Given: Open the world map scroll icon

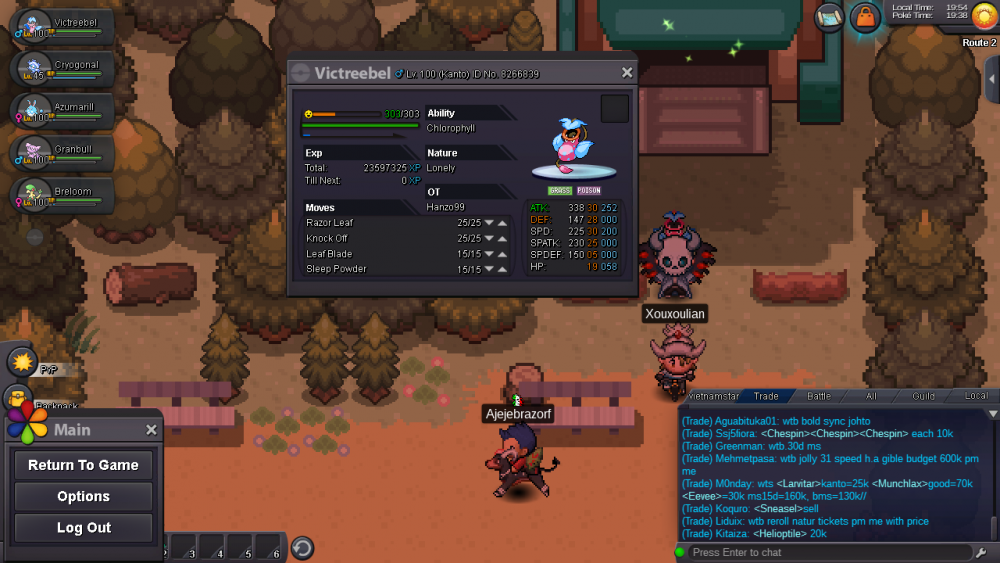Looking at the screenshot, I should (x=830, y=17).
